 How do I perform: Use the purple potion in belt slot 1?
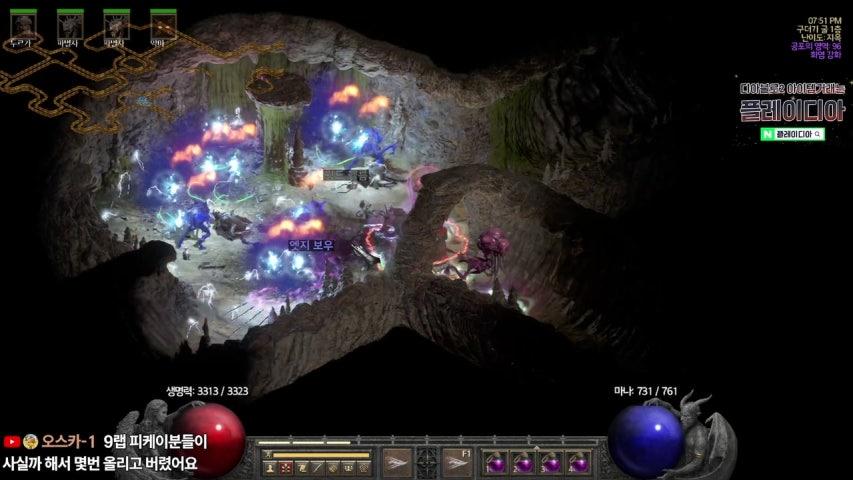pyautogui.click(x=495, y=462)
